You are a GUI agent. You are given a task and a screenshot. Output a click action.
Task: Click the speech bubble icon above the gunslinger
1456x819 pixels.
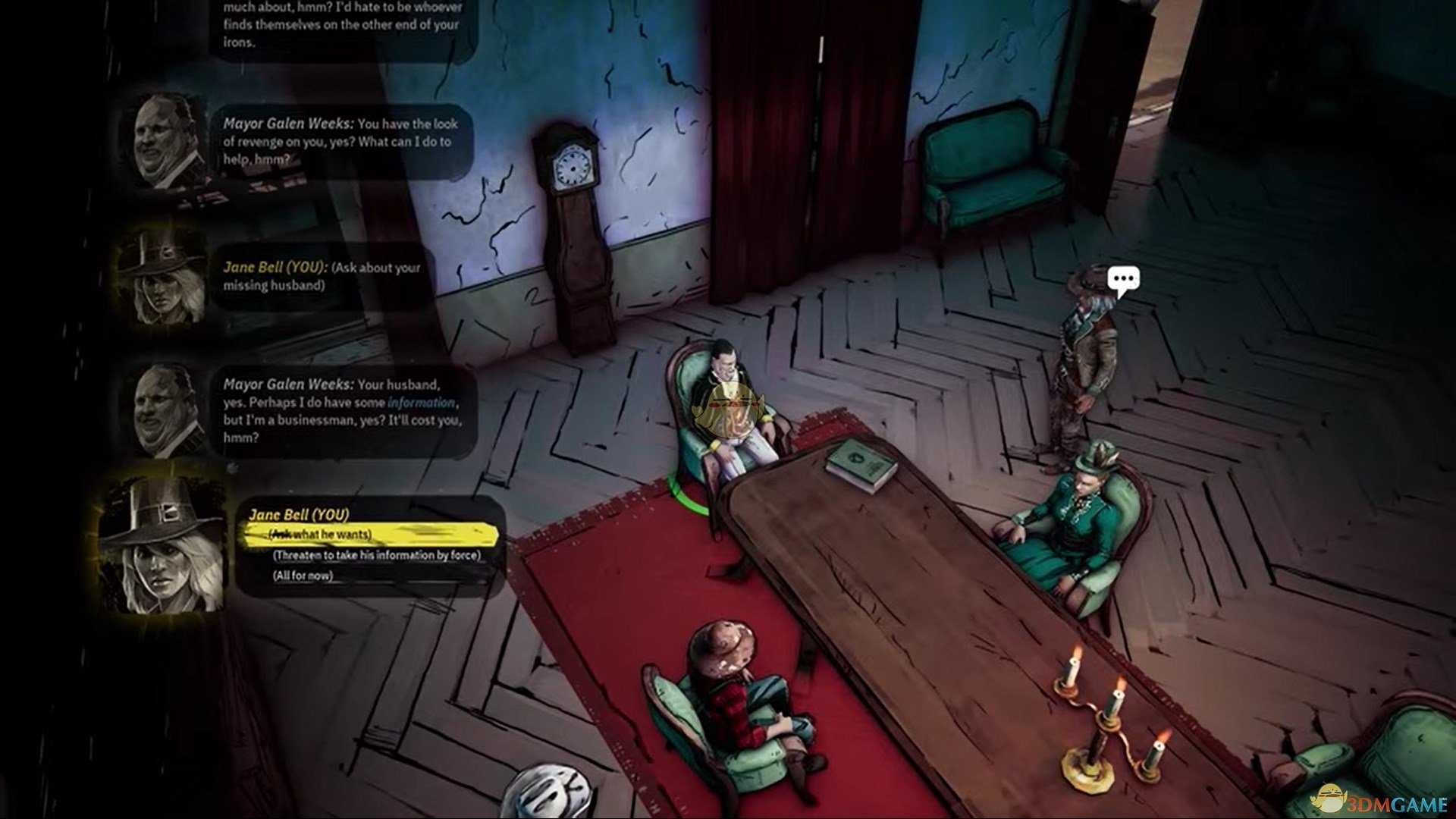1123,280
